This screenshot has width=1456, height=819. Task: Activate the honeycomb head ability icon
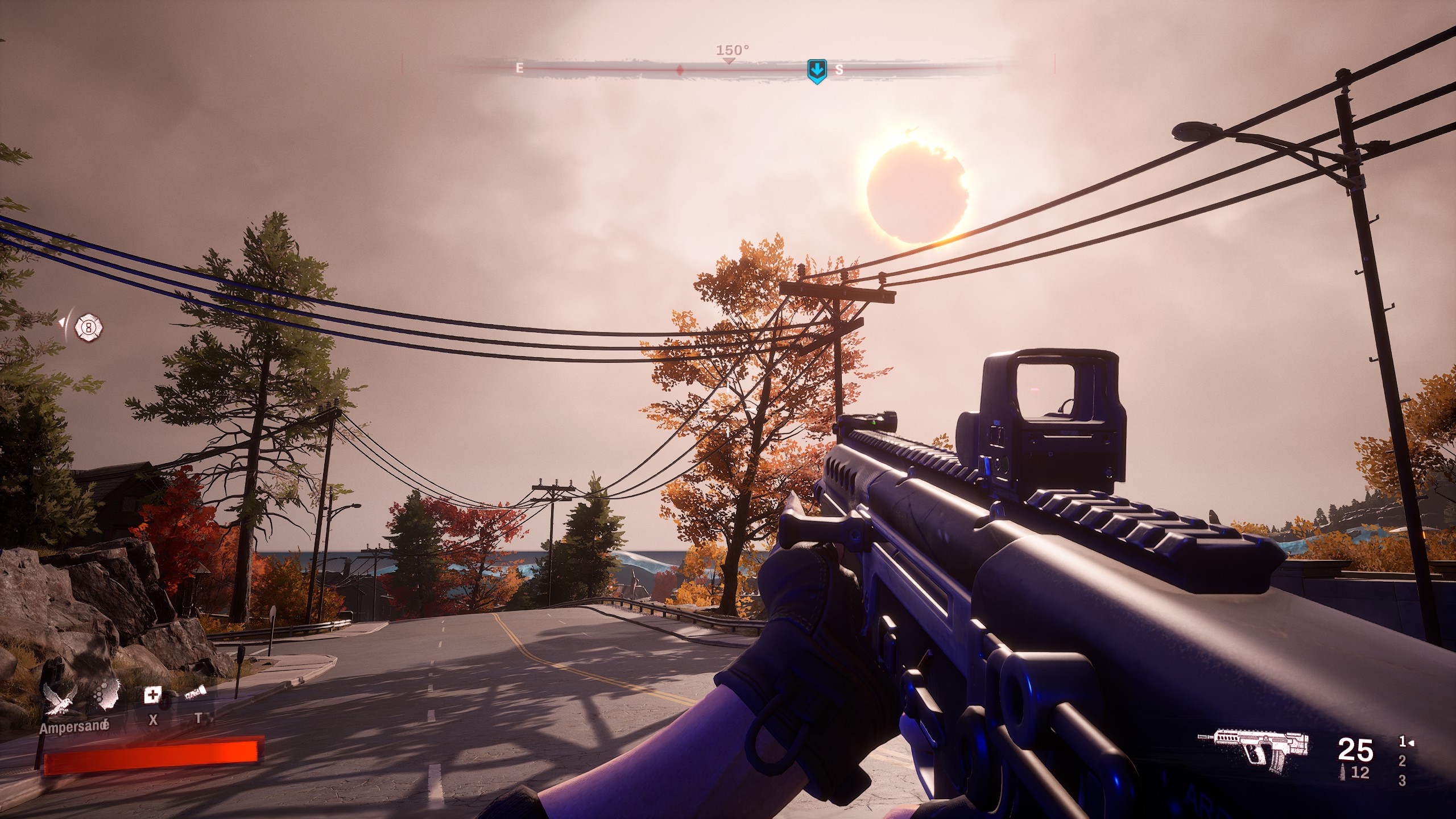107,695
